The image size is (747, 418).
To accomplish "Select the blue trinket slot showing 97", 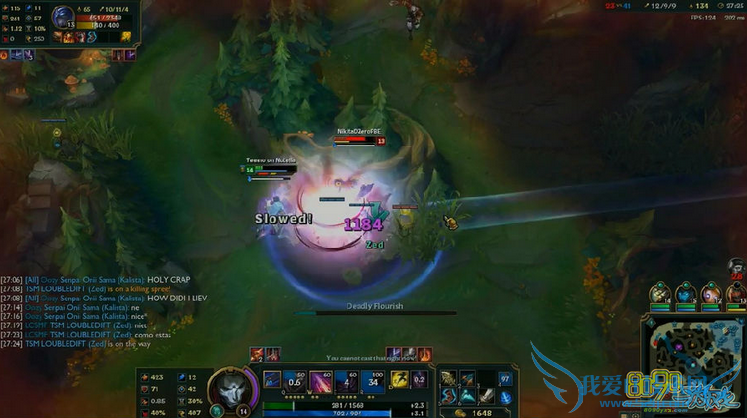I will [x=505, y=379].
